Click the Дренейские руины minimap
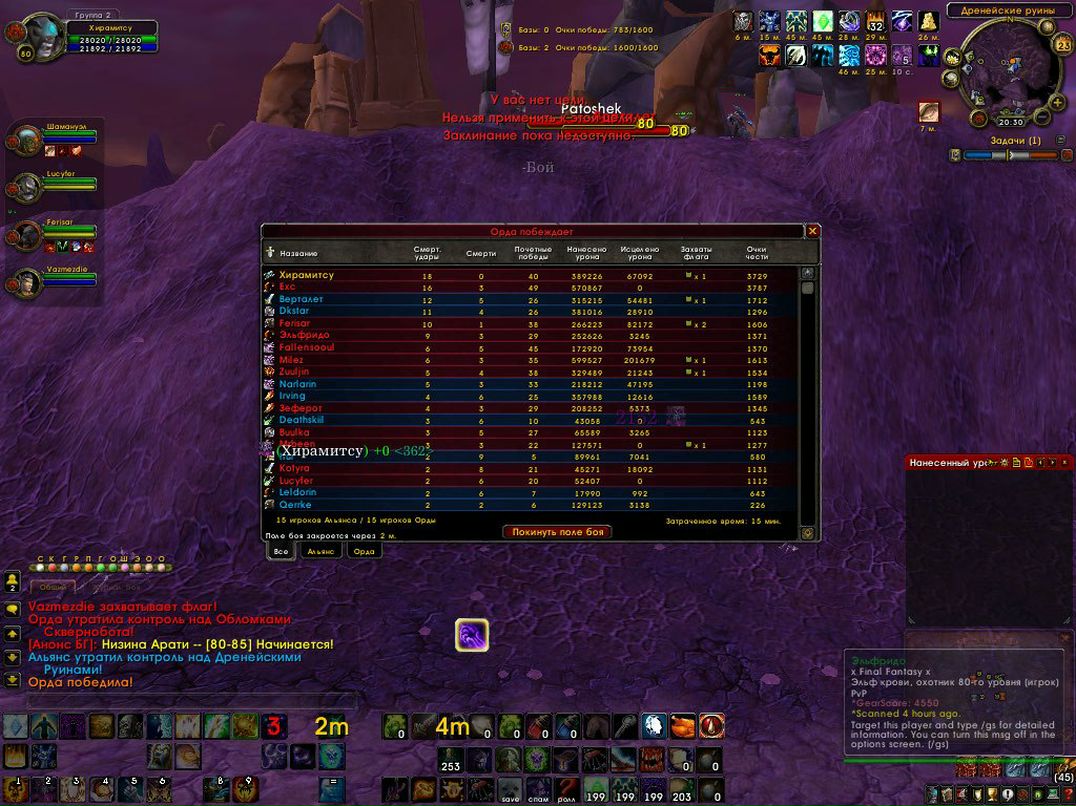Image resolution: width=1076 pixels, height=806 pixels. (1008, 65)
